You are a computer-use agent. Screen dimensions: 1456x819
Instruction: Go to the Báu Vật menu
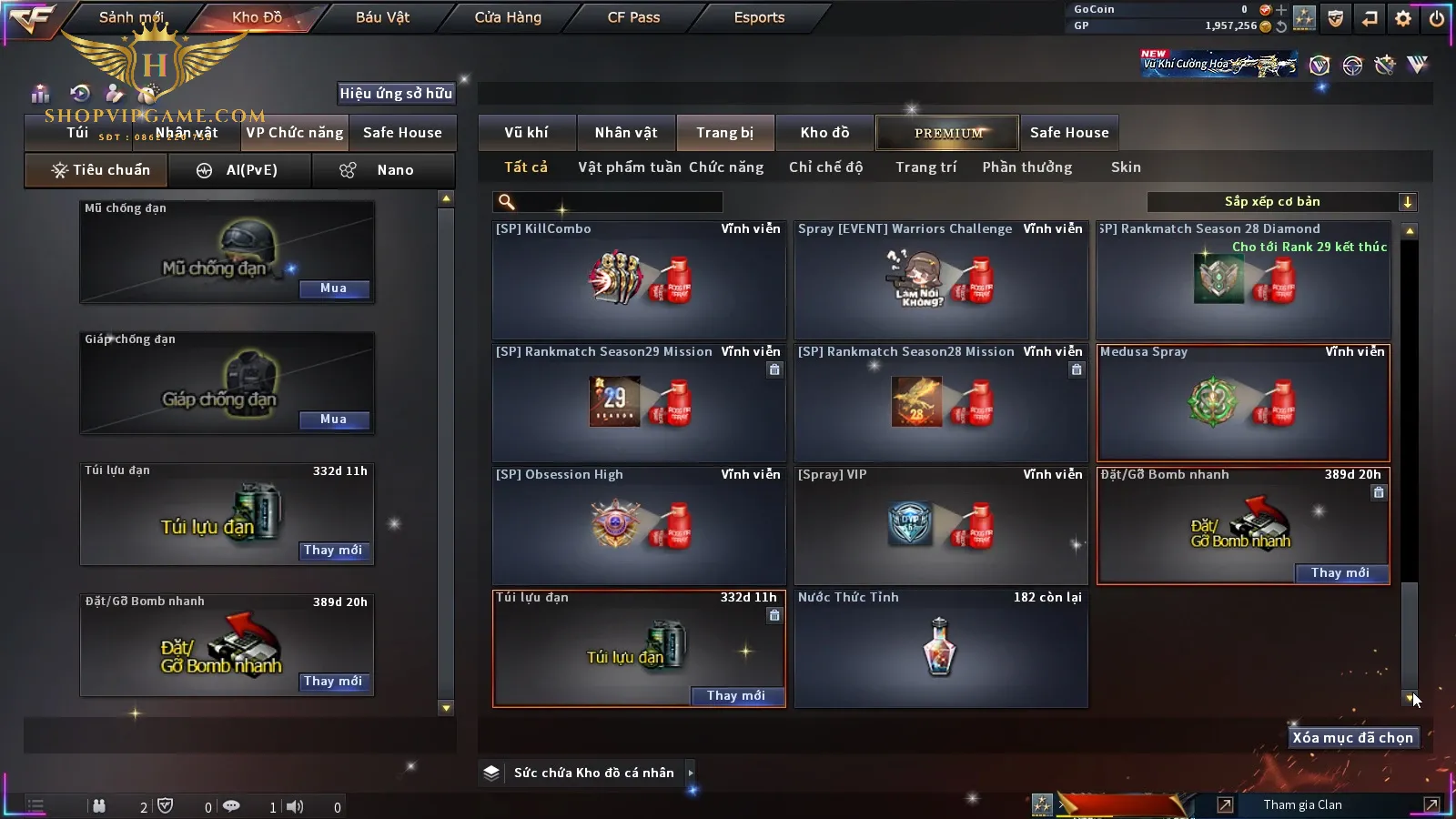(382, 17)
